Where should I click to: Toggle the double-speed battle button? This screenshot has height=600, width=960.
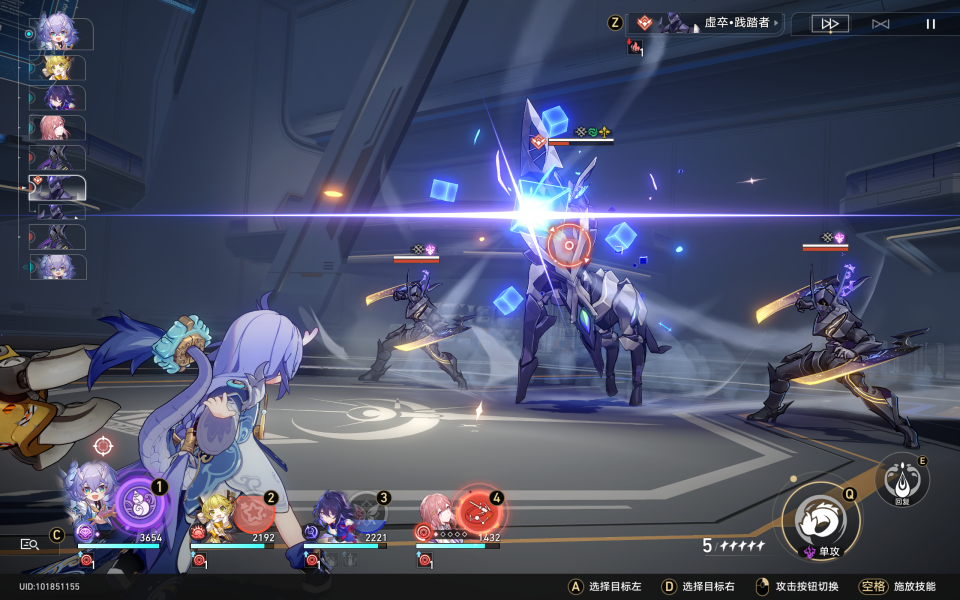pos(823,24)
